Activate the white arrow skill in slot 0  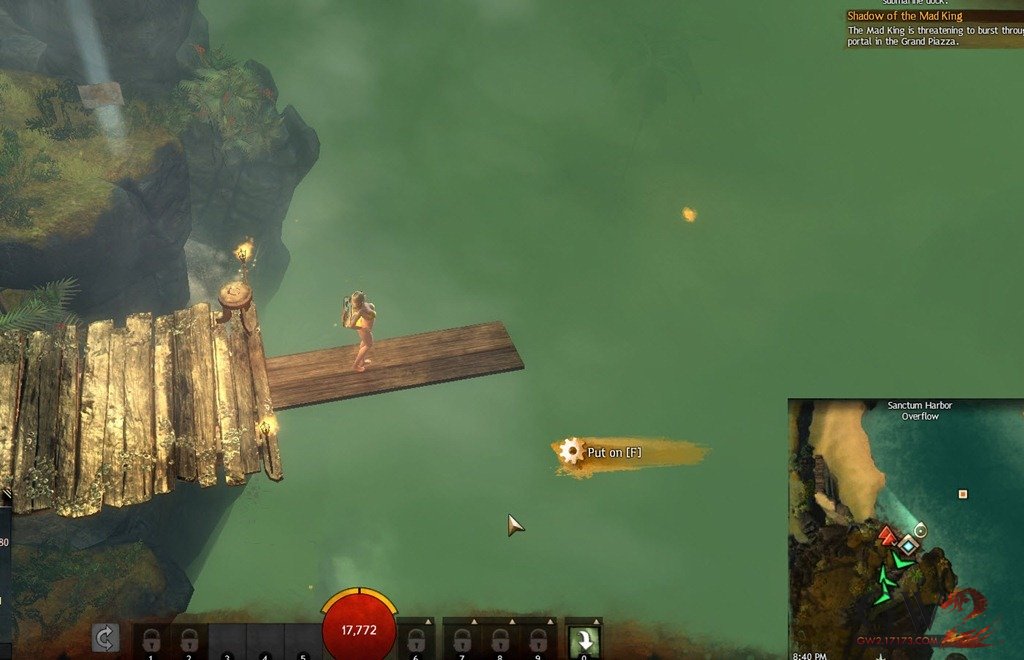(583, 640)
